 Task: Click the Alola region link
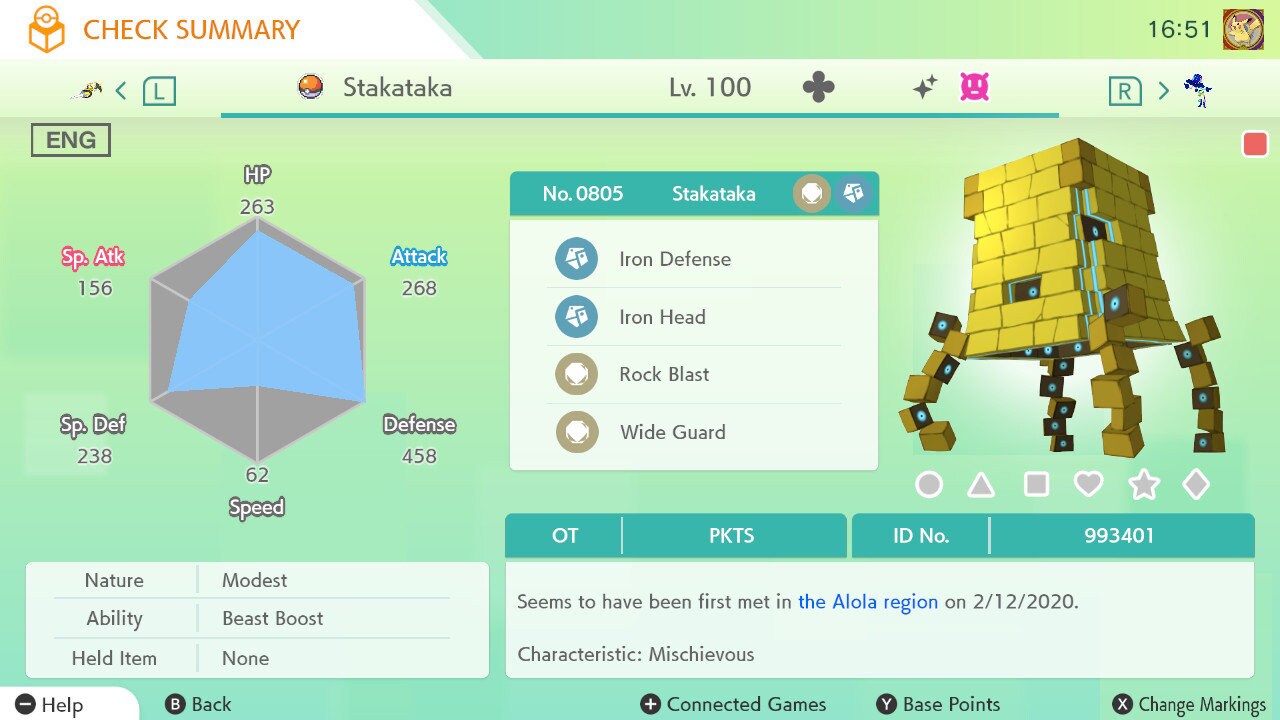click(868, 602)
